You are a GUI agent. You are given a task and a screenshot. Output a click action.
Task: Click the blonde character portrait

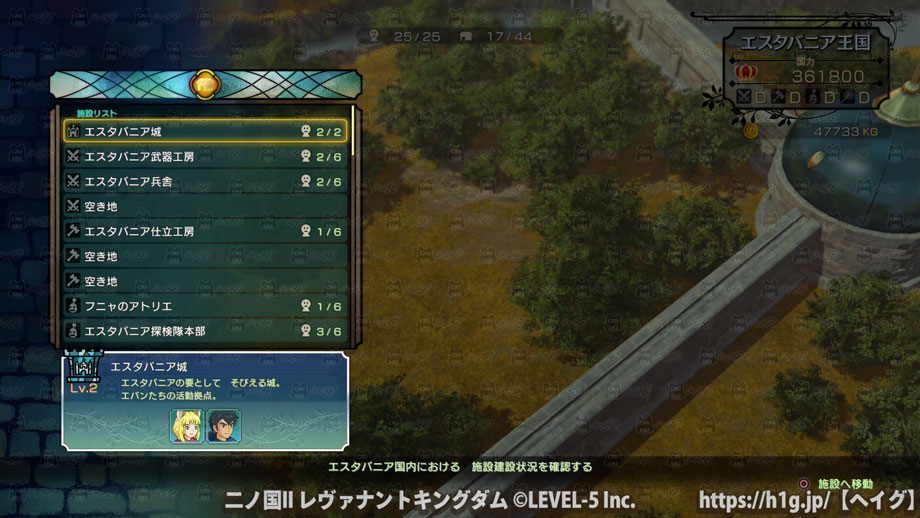pos(186,426)
